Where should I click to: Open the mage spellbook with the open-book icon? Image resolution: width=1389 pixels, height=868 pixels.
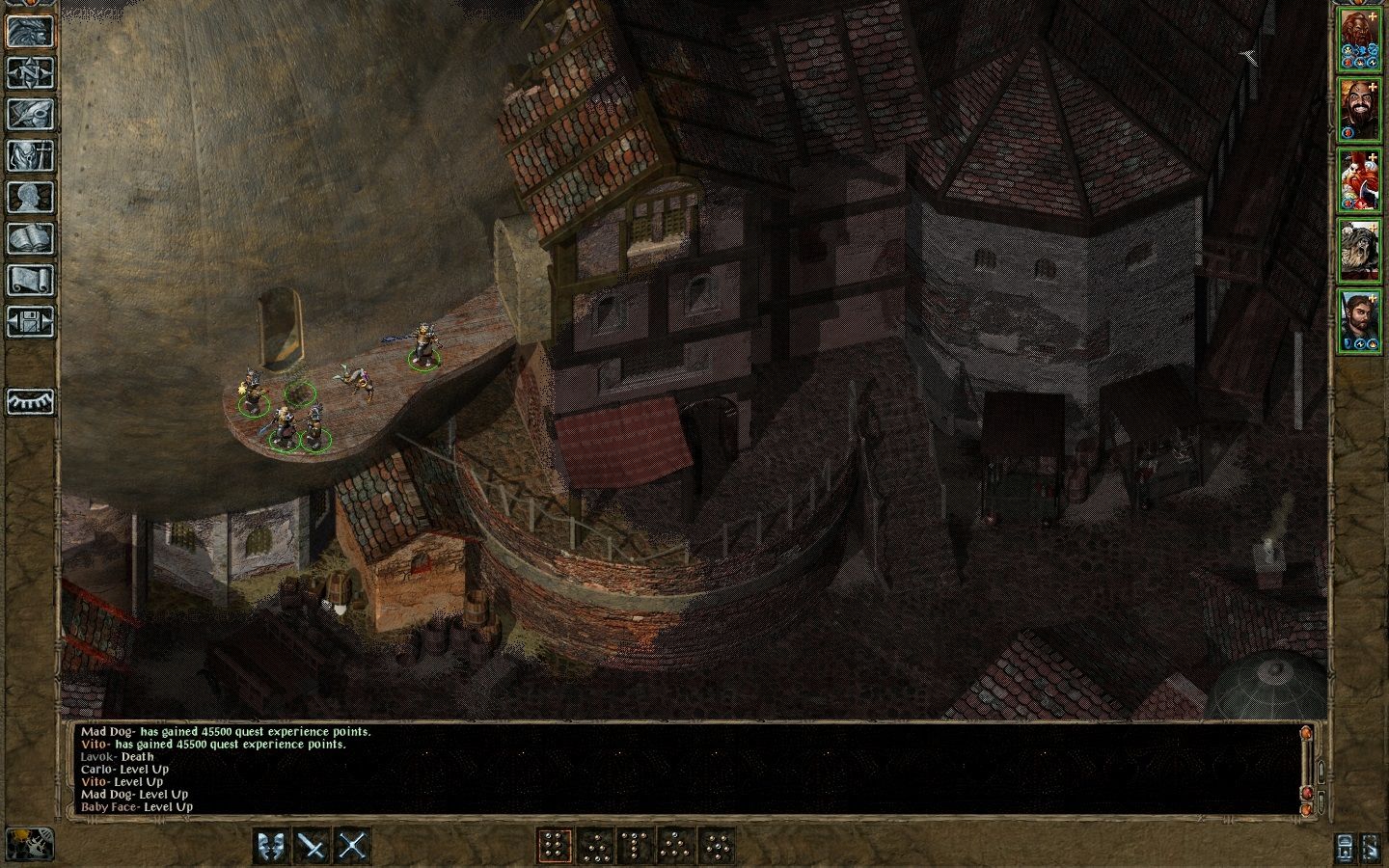click(x=30, y=238)
